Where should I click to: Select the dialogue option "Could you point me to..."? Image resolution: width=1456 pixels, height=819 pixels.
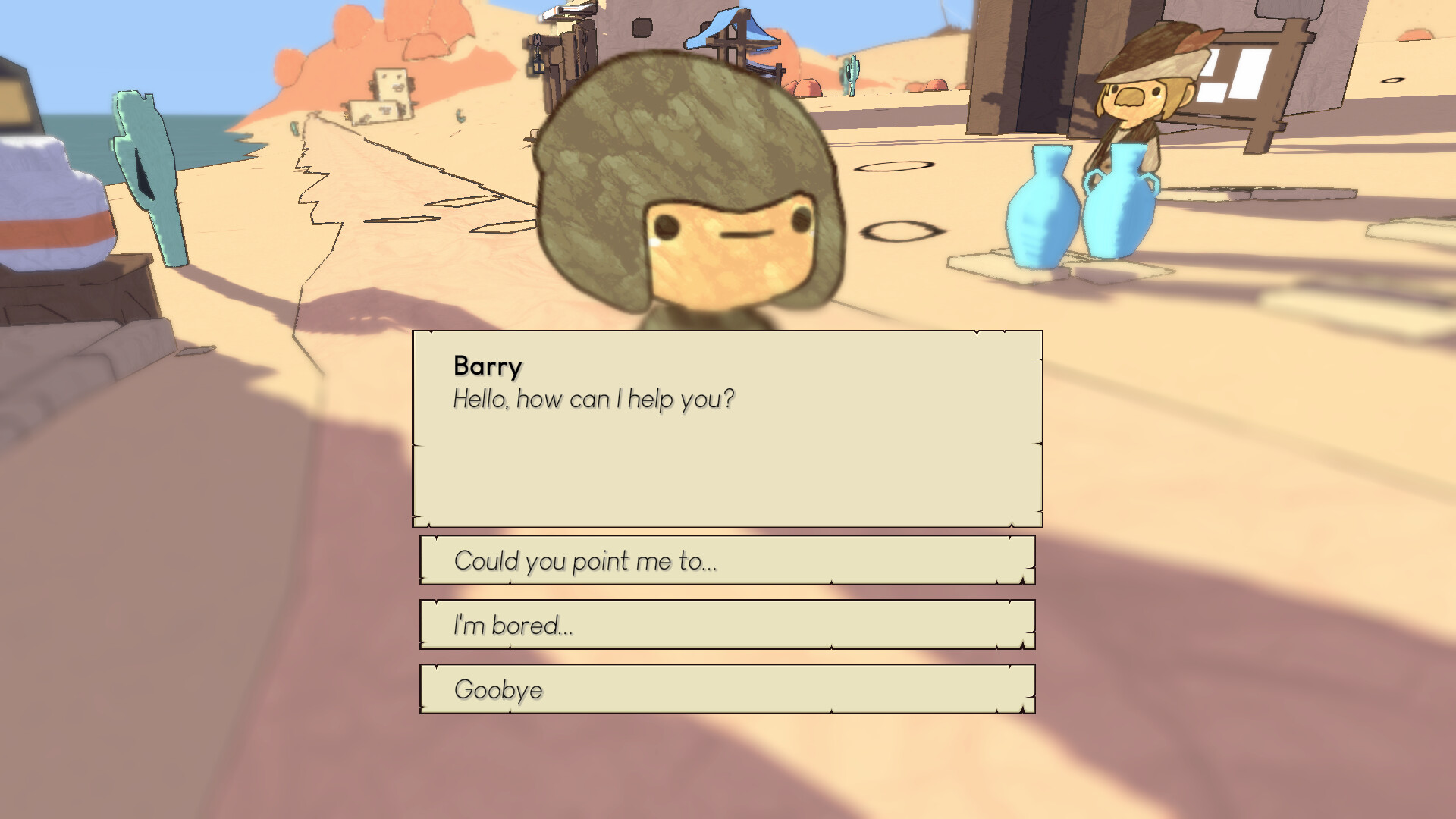(726, 561)
